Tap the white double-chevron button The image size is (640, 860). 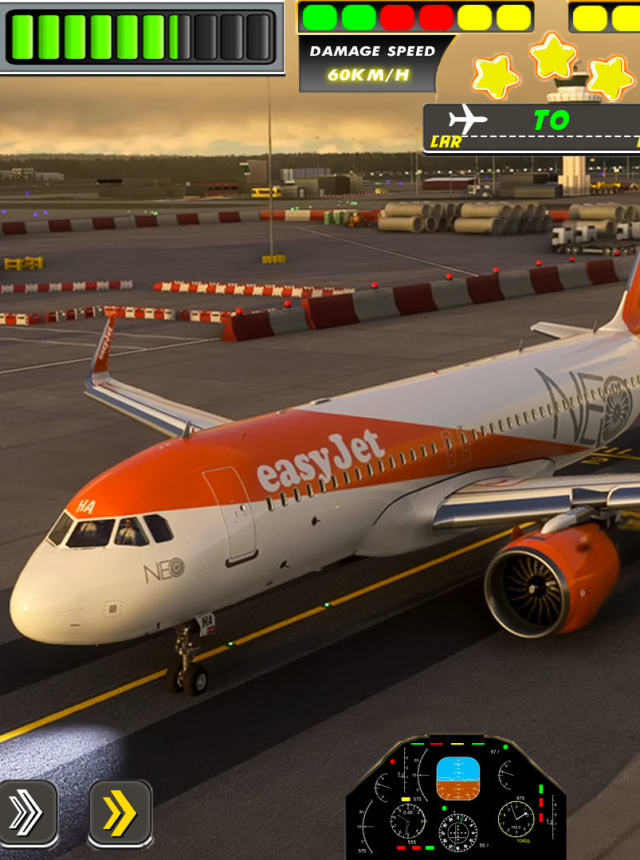(26, 814)
